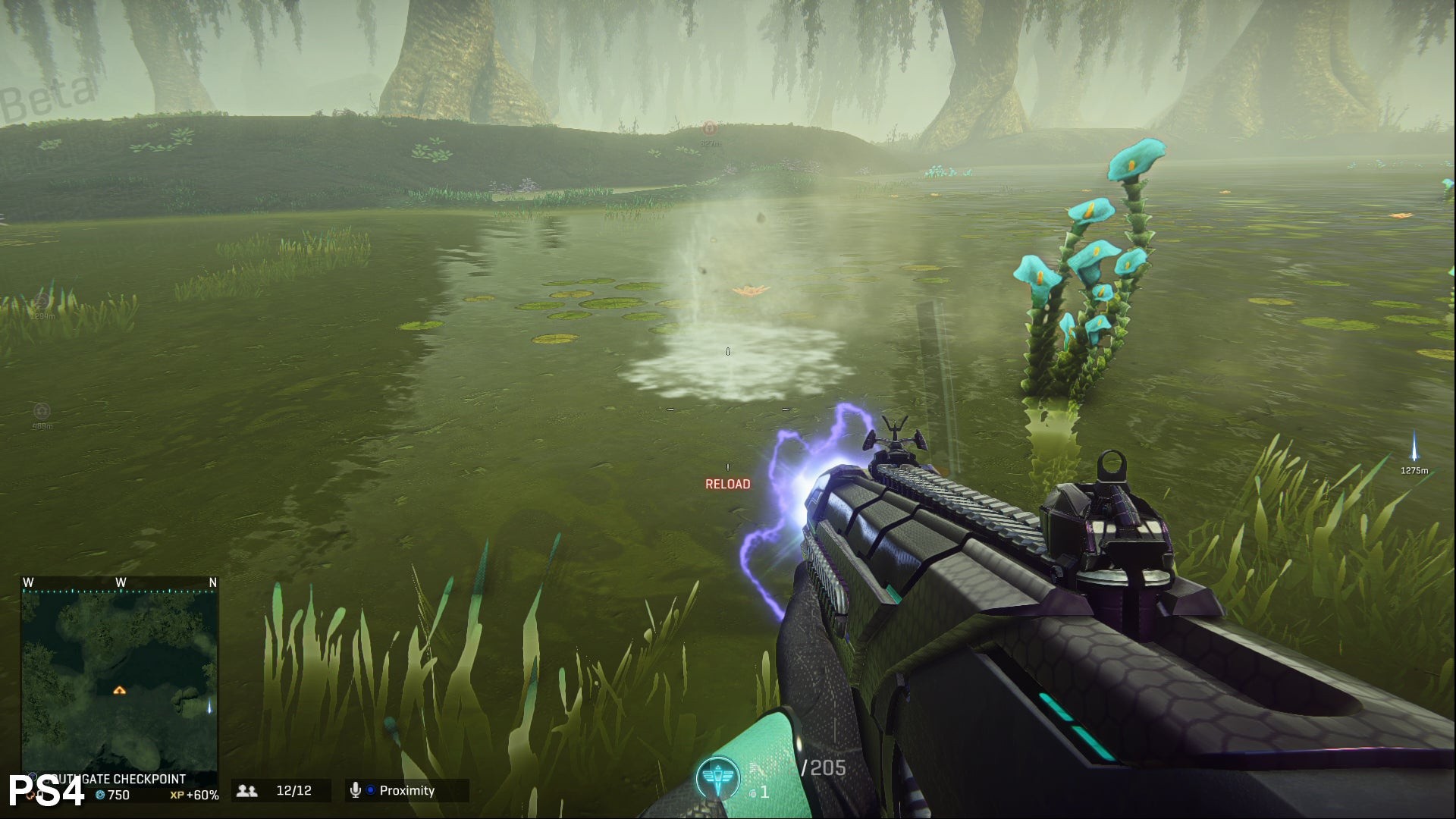
Task: Activate the winged class ability icon
Action: pos(717,778)
